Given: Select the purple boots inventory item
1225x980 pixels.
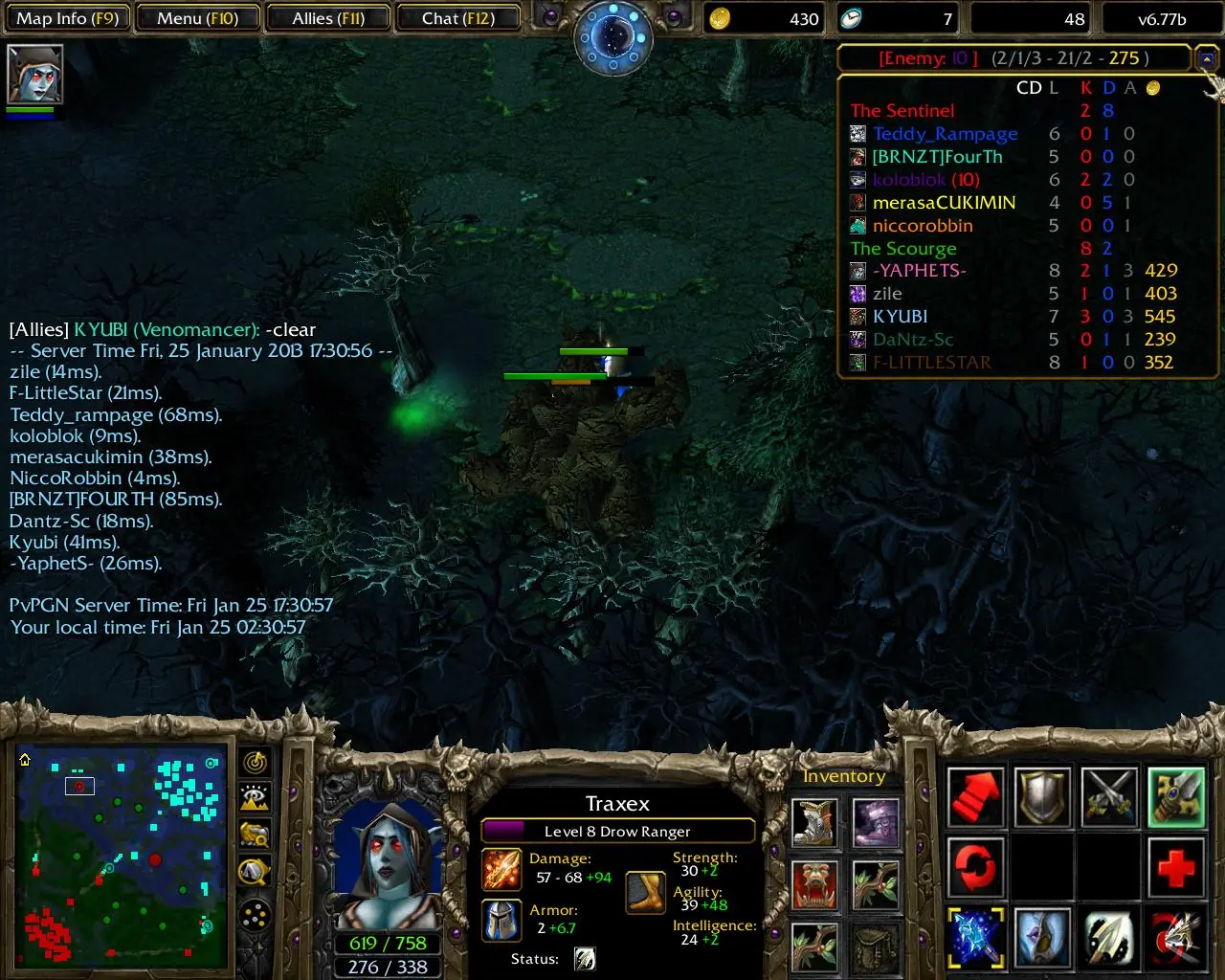Looking at the screenshot, I should pos(876,823).
